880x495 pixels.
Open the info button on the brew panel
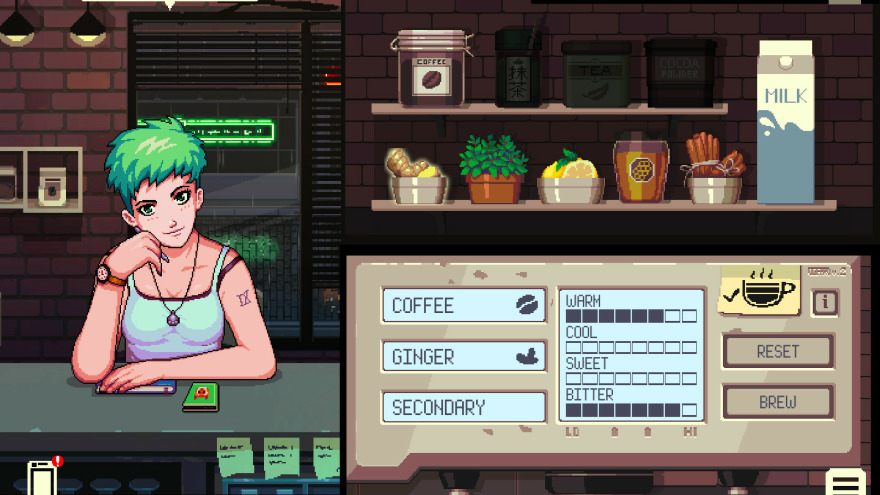click(825, 302)
